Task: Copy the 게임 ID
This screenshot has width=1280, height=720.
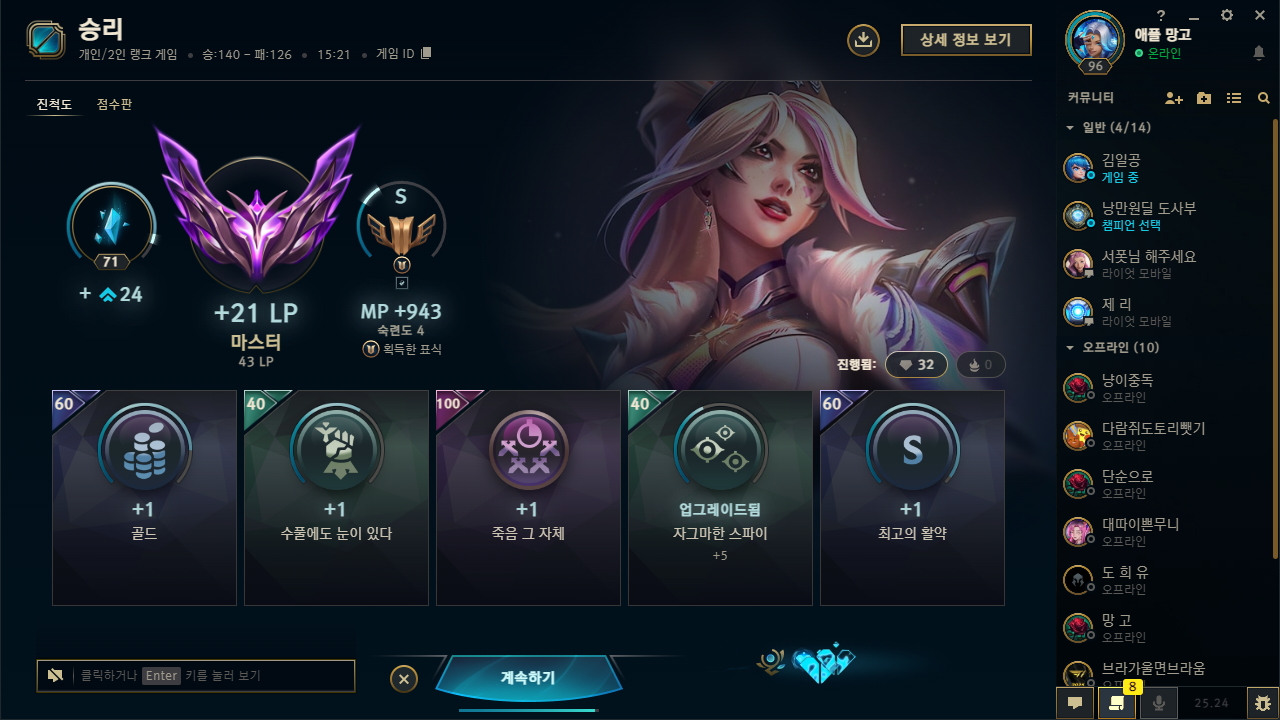Action: tap(426, 53)
